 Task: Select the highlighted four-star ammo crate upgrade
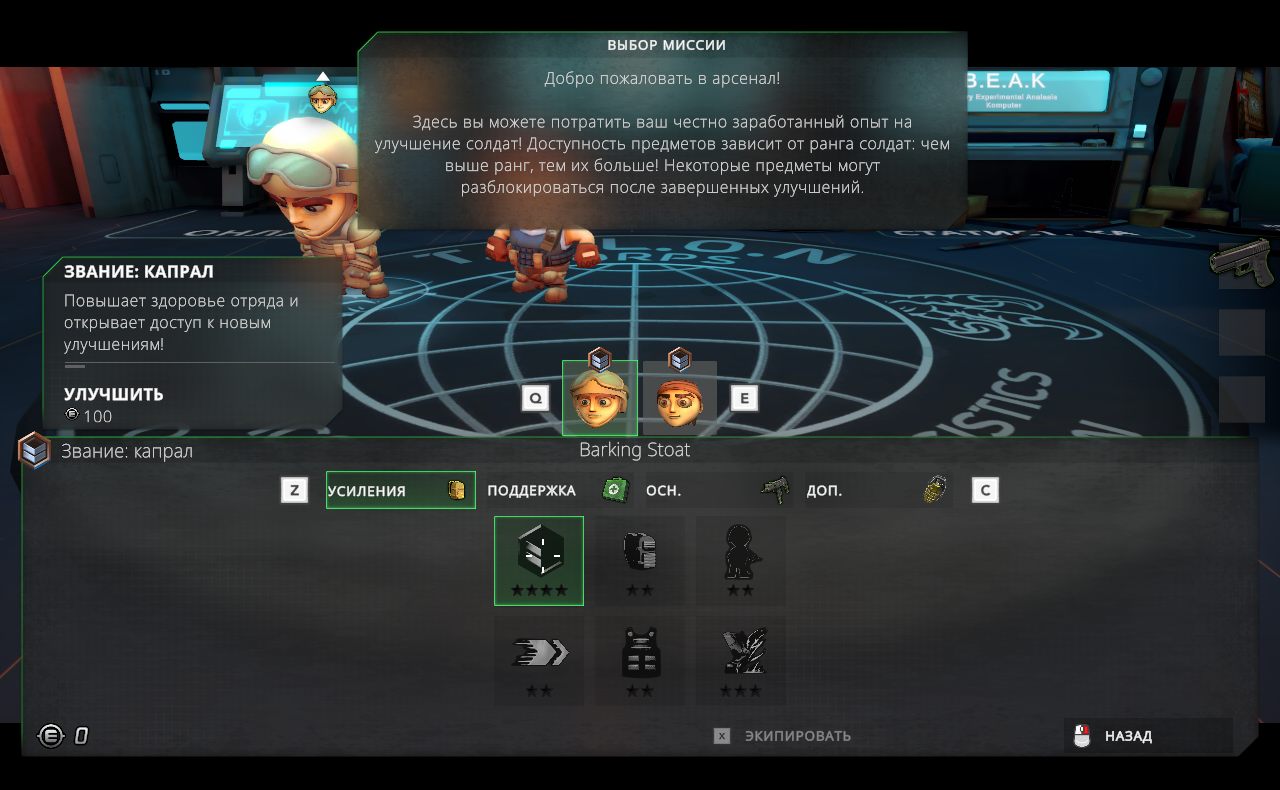[x=538, y=558]
